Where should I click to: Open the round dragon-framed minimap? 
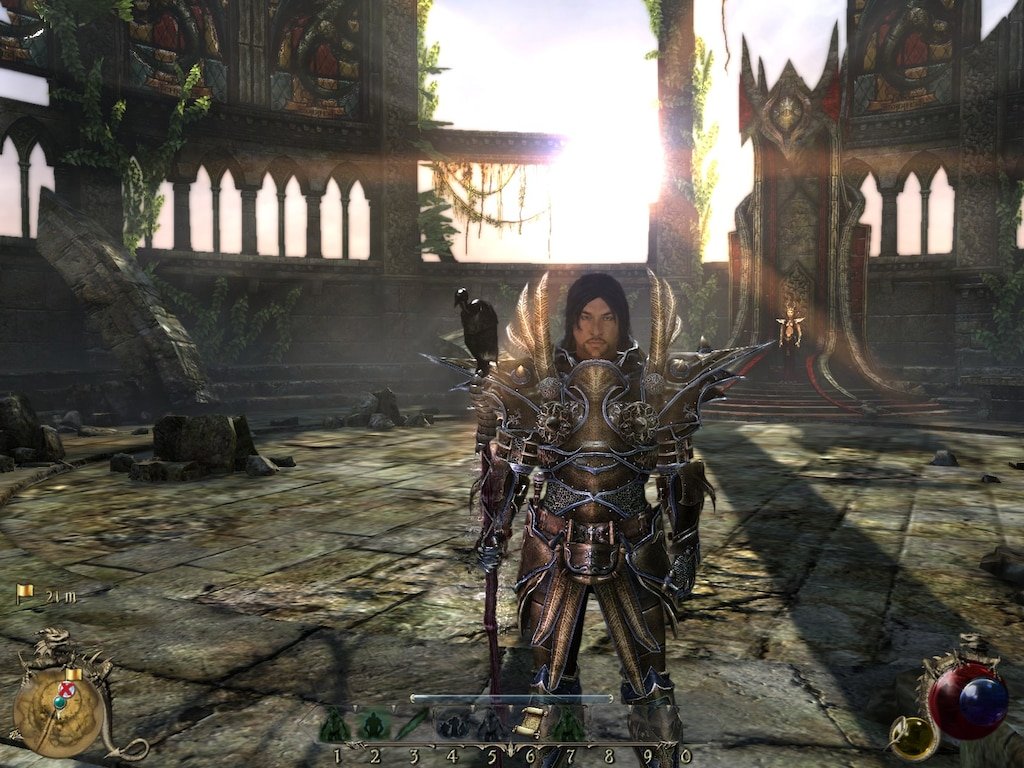(x=59, y=711)
